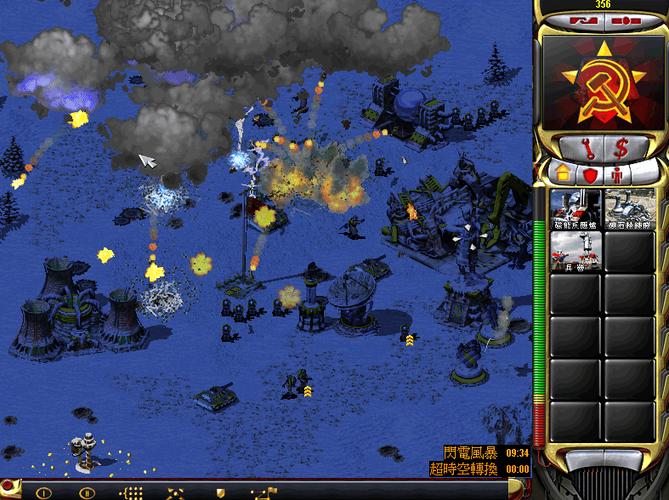Choose the crossed-arrows scatter command
This screenshot has height=500, width=669.
pos(175,492)
